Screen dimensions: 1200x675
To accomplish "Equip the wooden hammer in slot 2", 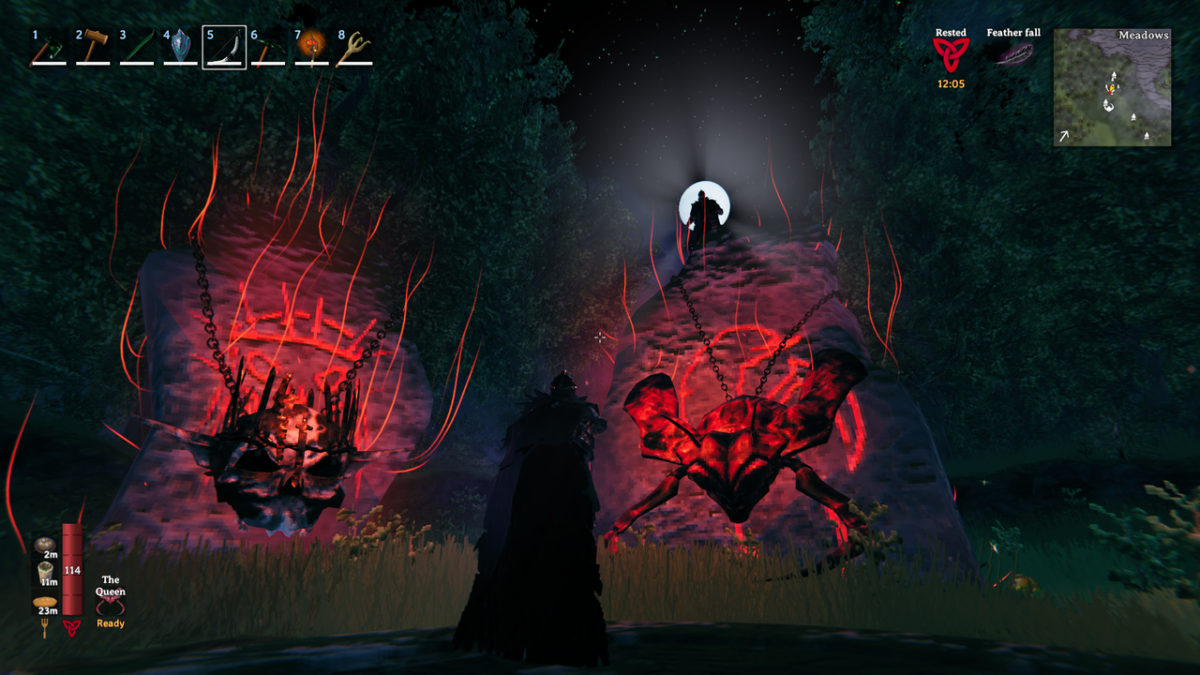I will tap(93, 48).
